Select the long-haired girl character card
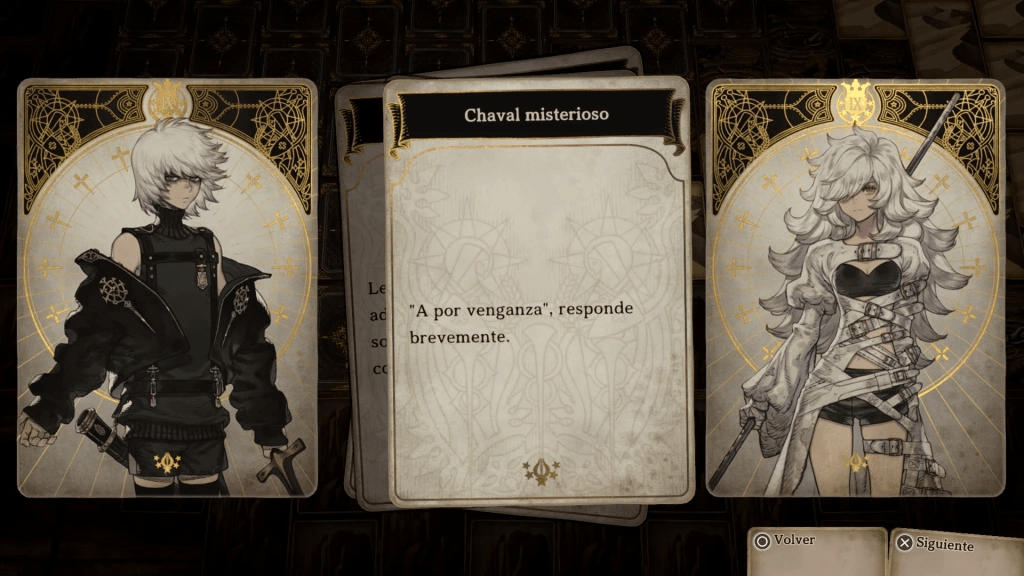The width and height of the screenshot is (1024, 576). 855,288
